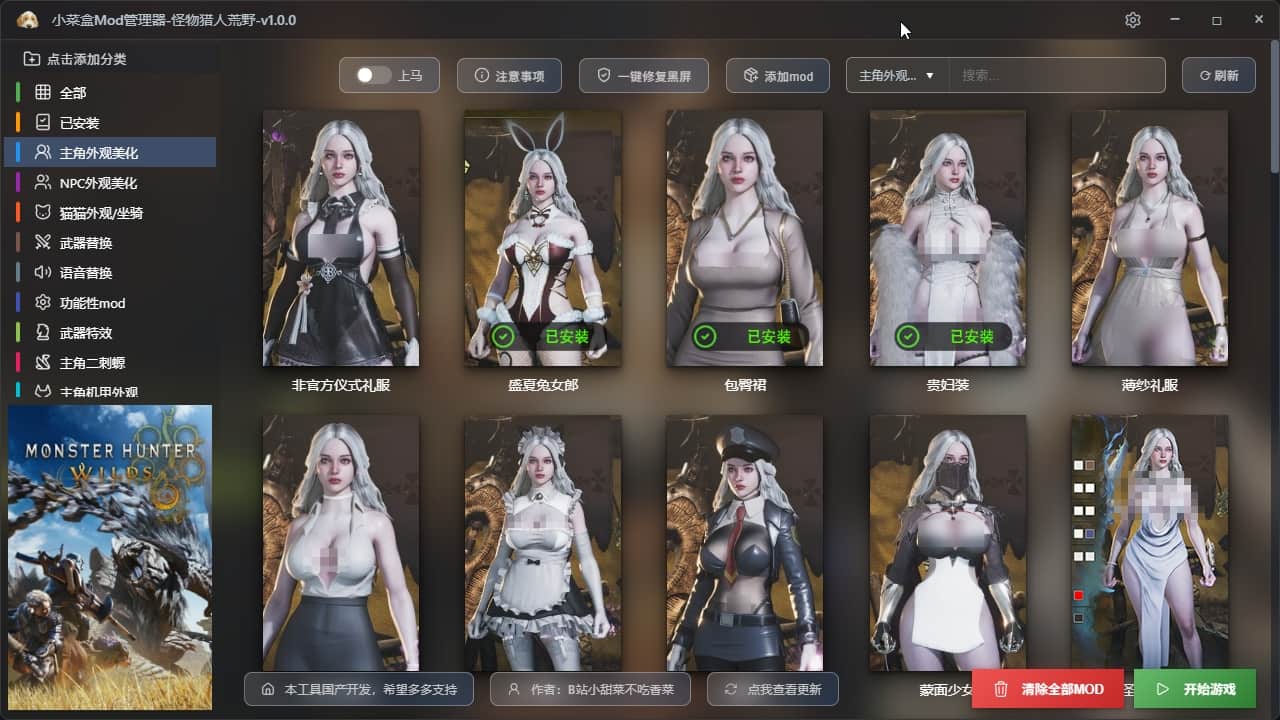
Task: Toggle the 上马 switch
Action: coord(374,76)
